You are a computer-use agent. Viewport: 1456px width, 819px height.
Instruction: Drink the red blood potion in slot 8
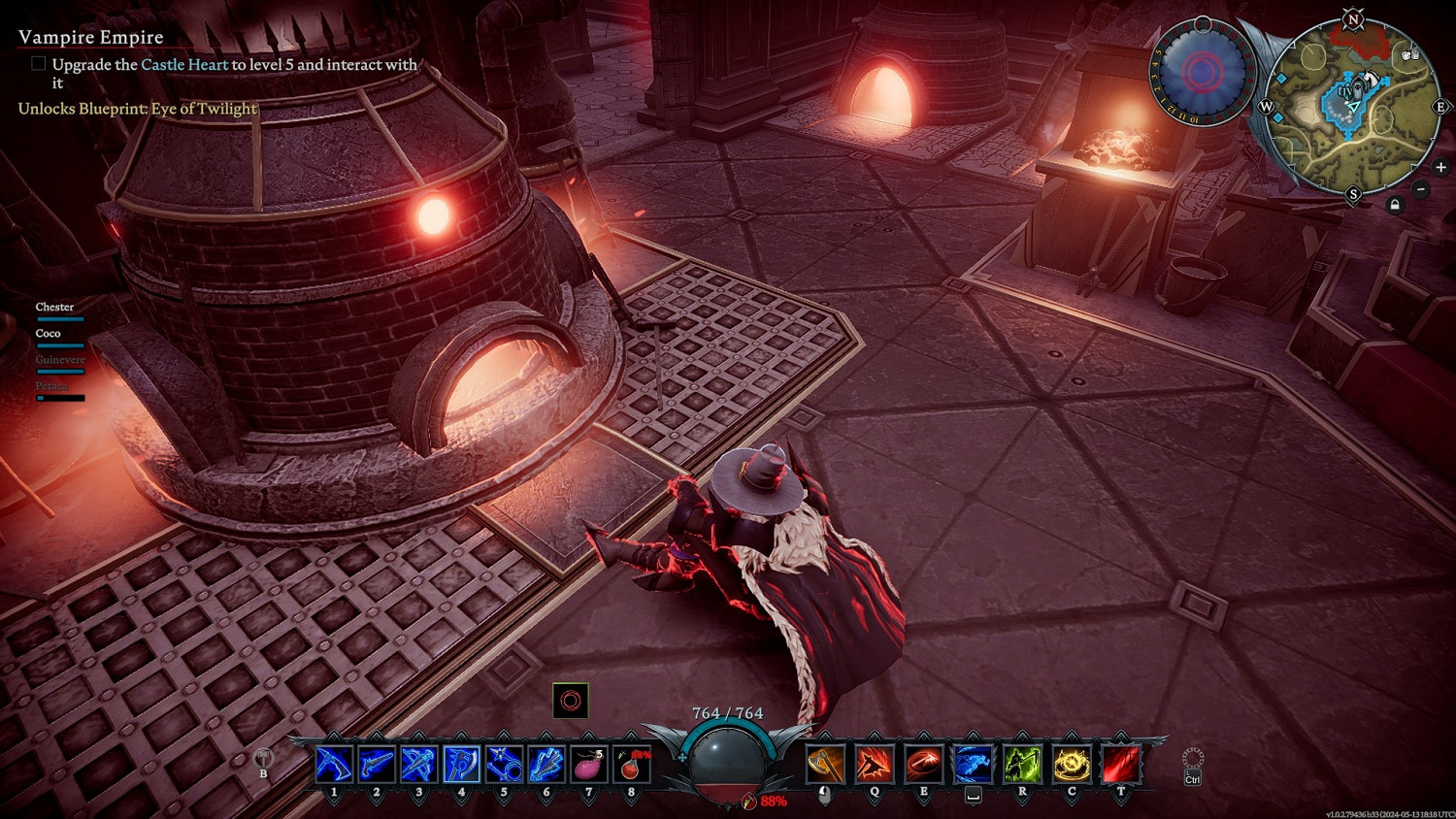[x=631, y=765]
